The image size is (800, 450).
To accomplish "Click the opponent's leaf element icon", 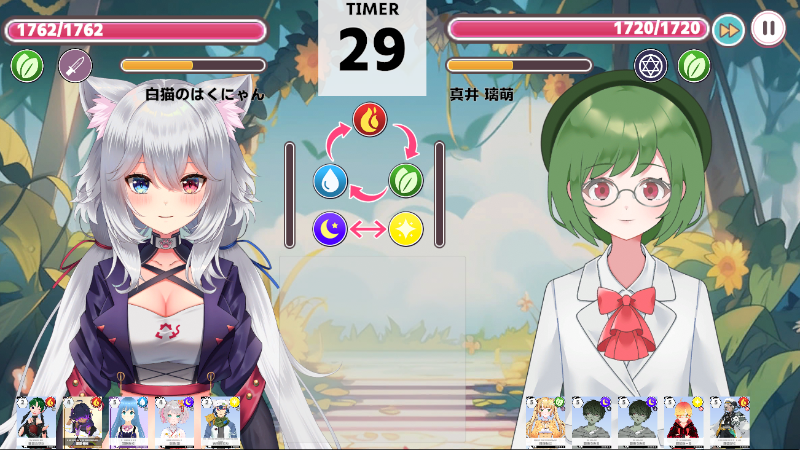I will click(x=694, y=66).
